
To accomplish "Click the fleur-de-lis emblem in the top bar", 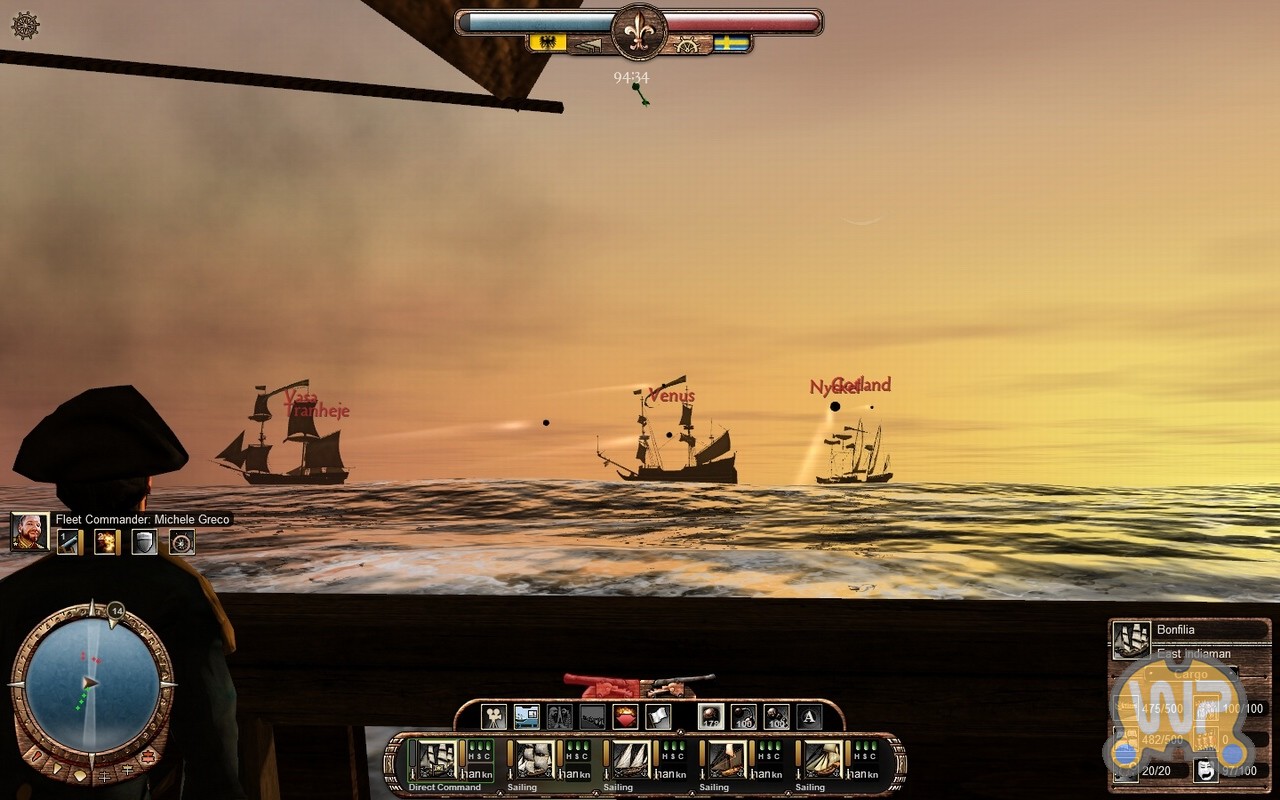I will [x=639, y=31].
